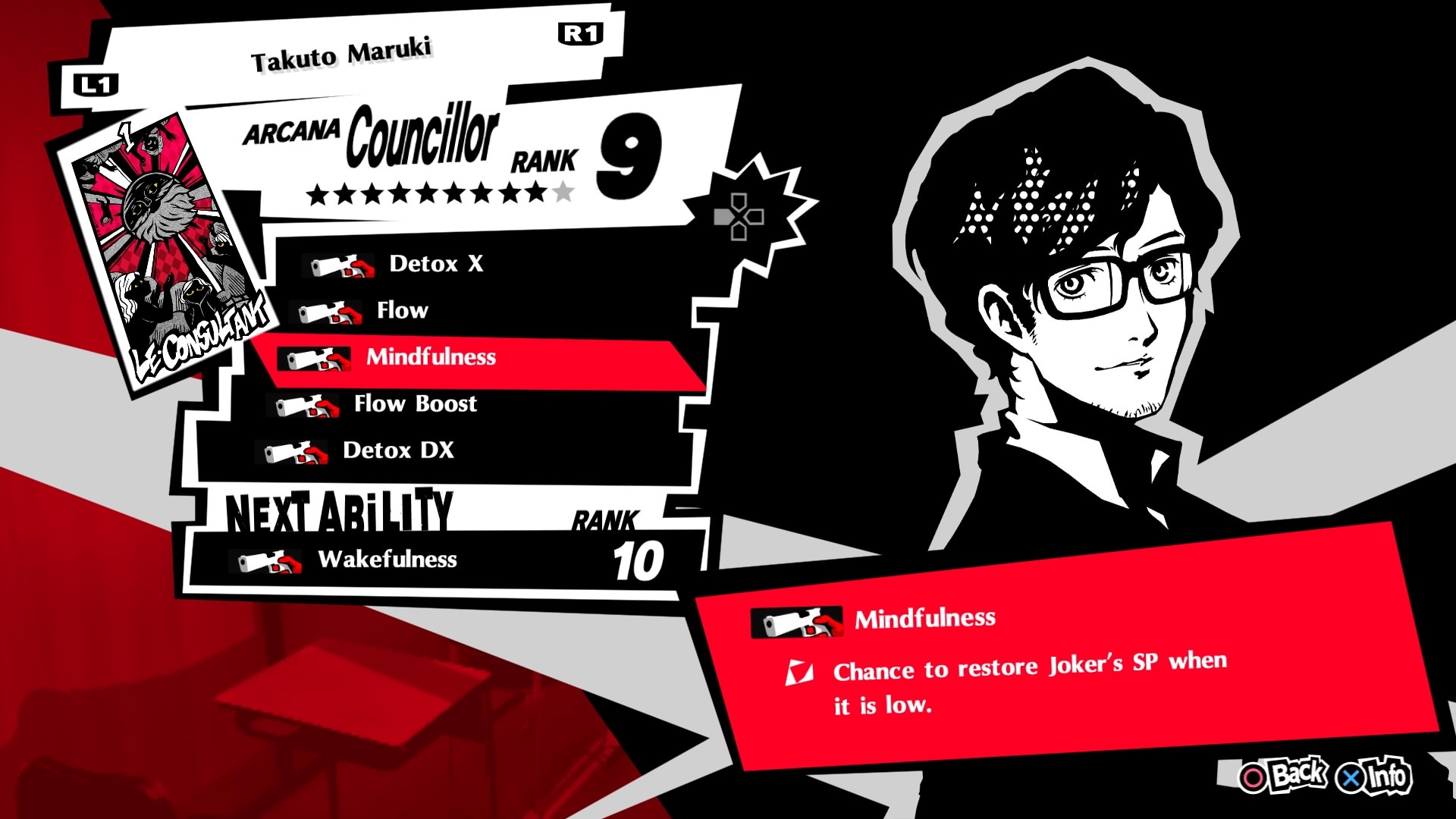
Task: Click the gun icon in the Mindfulness description panel
Action: coord(795,622)
